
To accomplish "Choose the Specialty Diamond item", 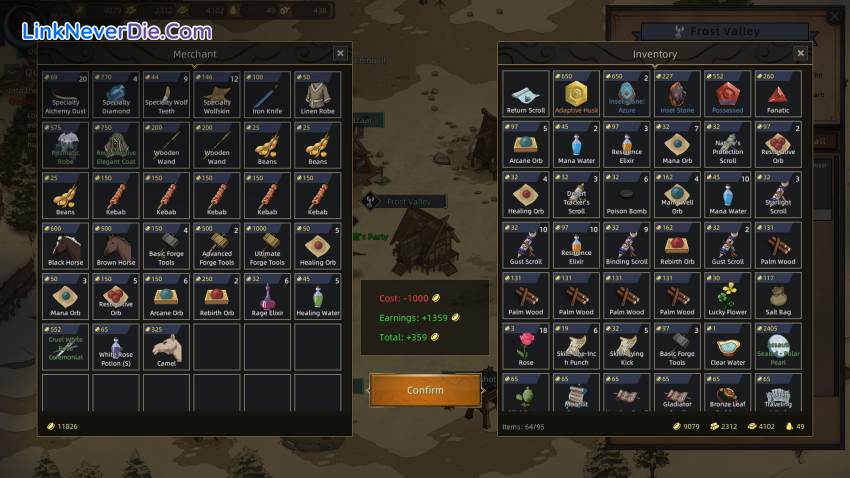I will coord(115,95).
